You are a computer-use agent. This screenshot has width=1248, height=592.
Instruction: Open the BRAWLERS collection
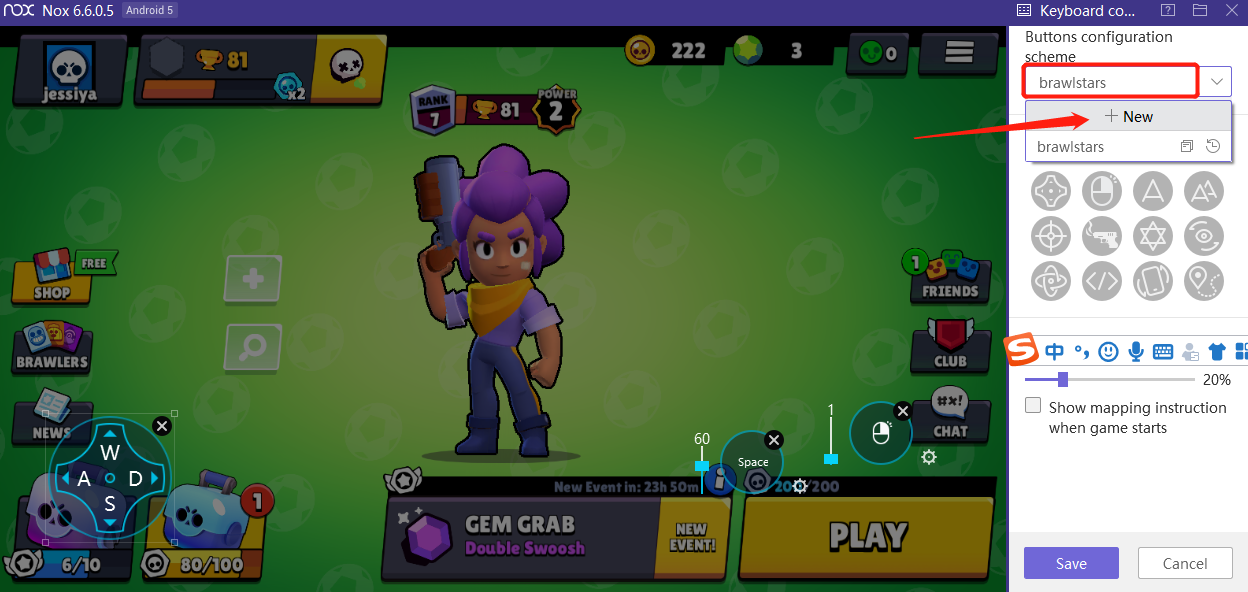tap(52, 348)
